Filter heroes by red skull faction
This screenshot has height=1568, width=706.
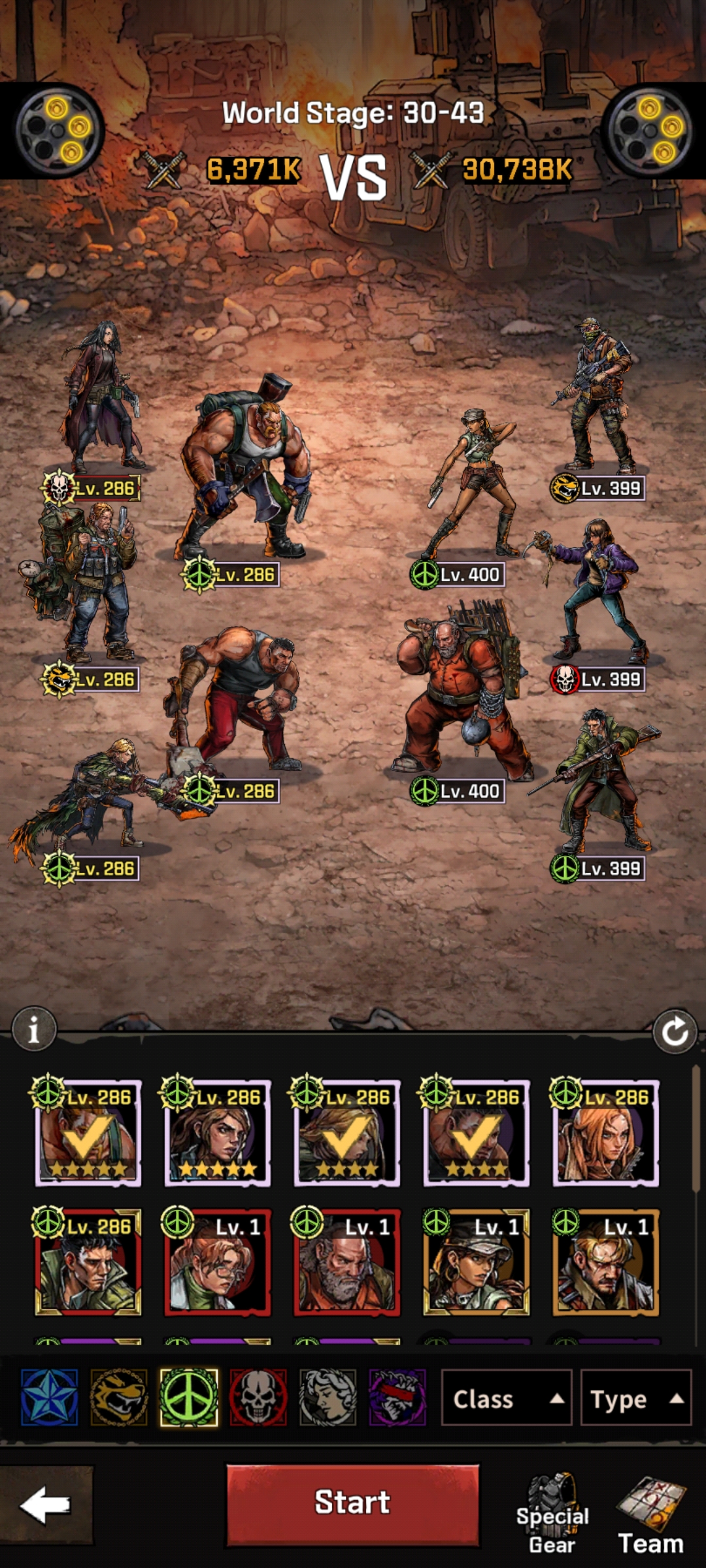coord(258,1397)
